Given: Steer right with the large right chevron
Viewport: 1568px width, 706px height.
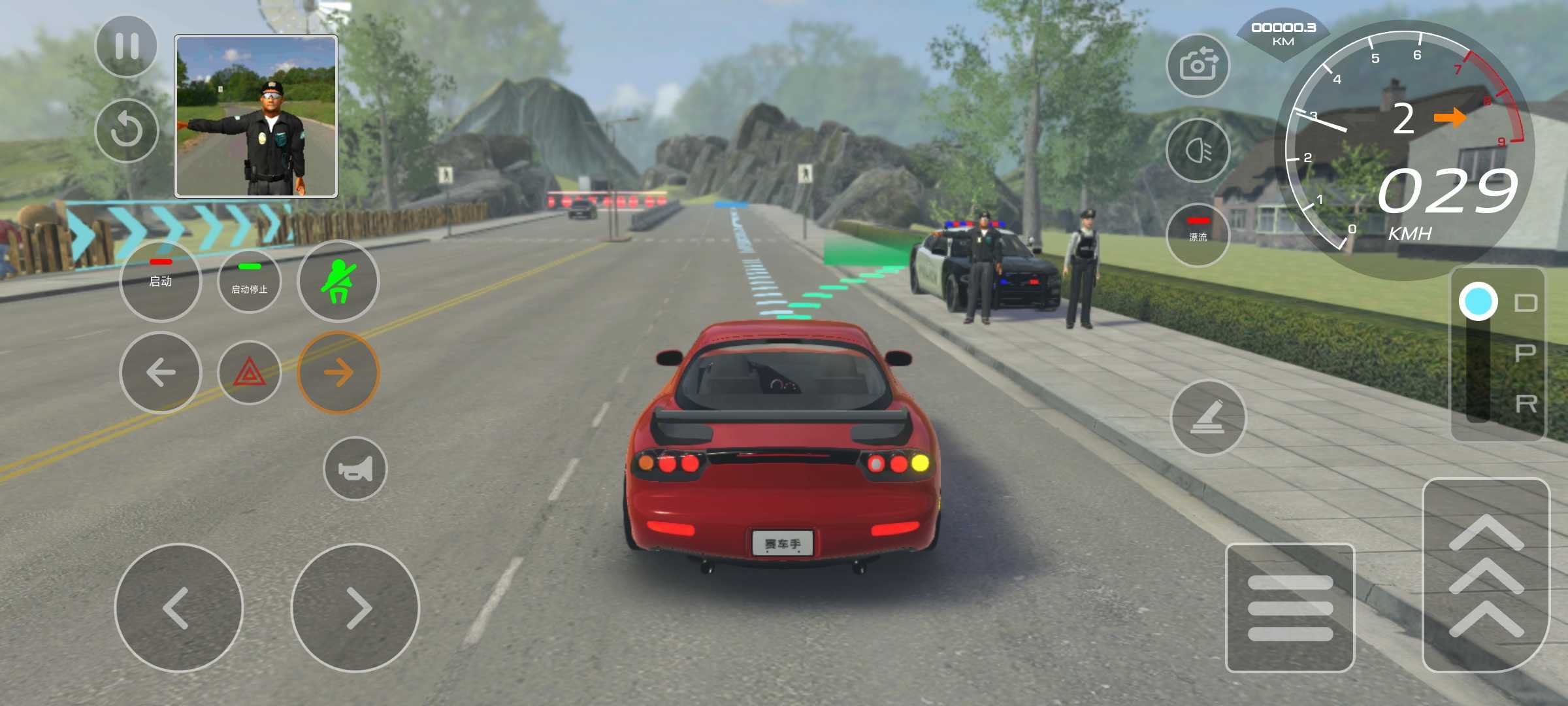Looking at the screenshot, I should [x=355, y=608].
